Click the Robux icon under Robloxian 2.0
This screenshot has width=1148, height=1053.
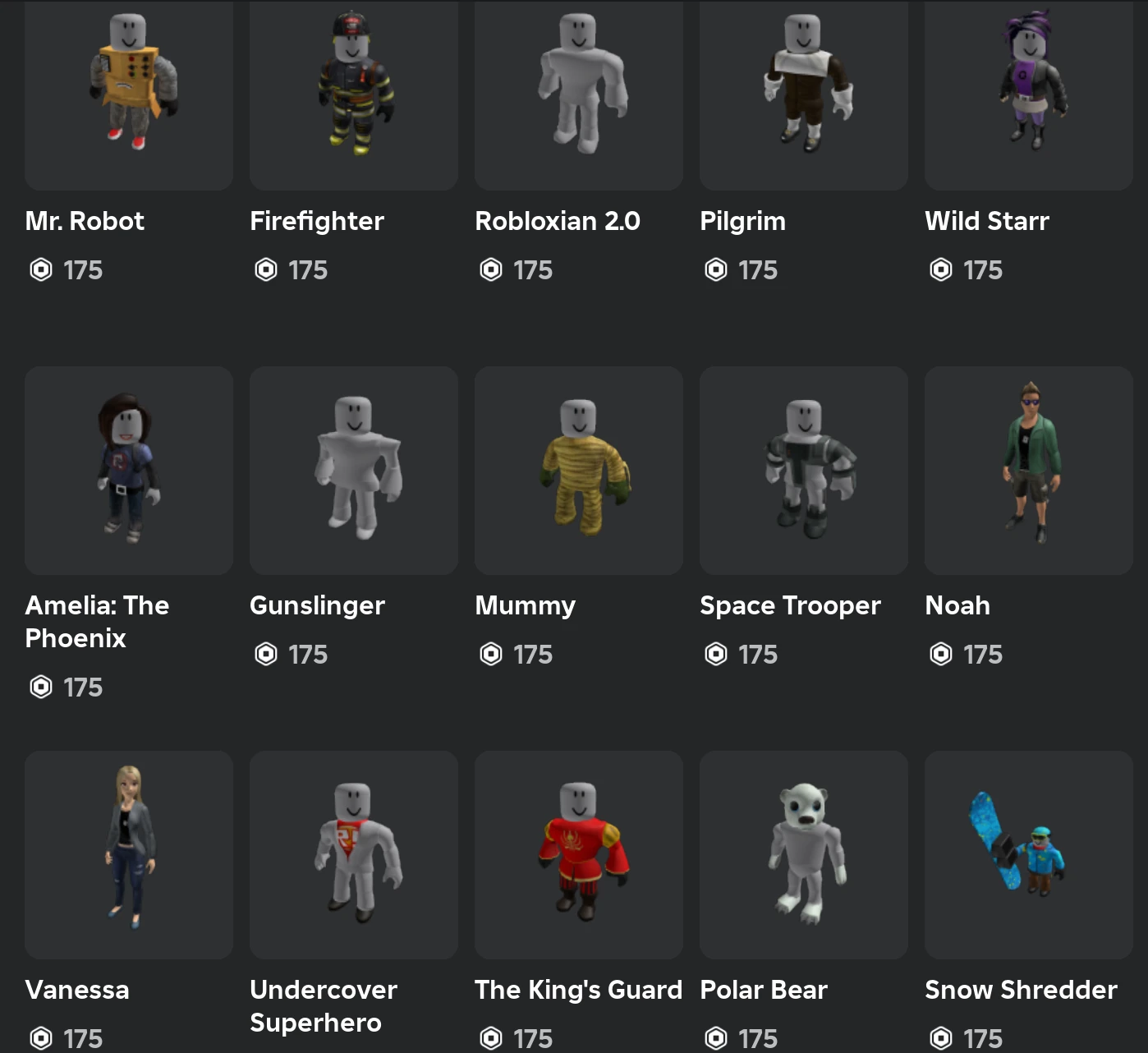pos(490,269)
